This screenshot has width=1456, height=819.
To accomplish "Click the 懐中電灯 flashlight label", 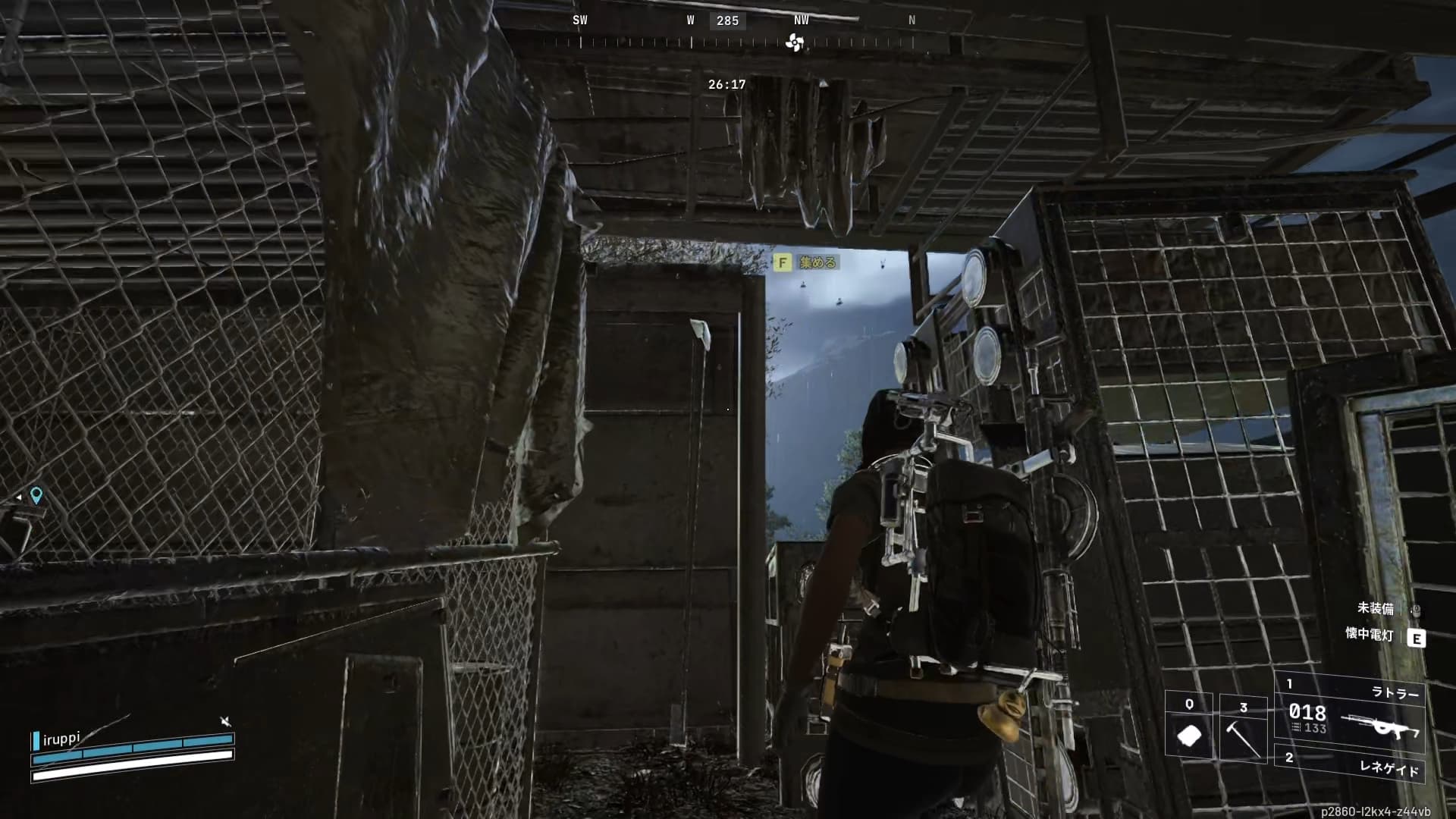I will click(x=1370, y=635).
